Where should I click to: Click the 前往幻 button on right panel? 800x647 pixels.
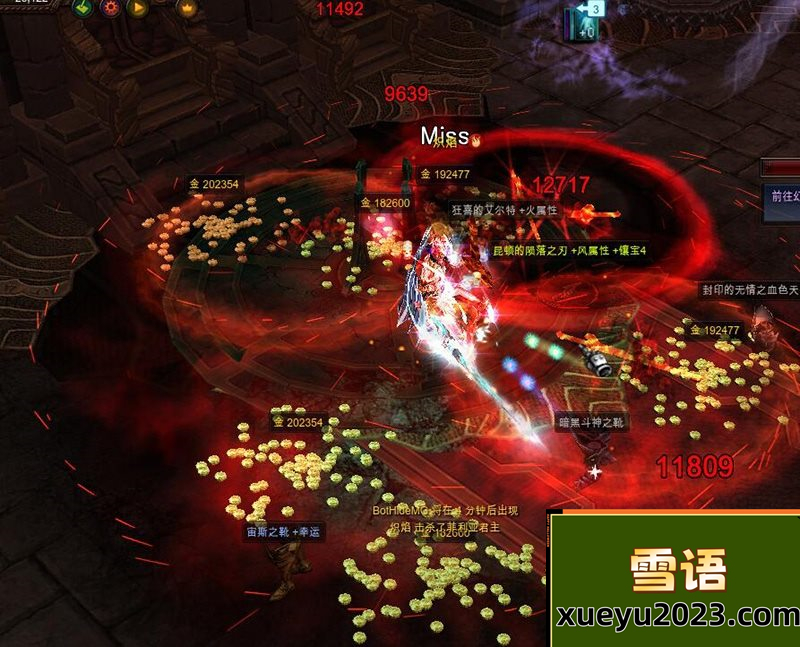click(782, 196)
